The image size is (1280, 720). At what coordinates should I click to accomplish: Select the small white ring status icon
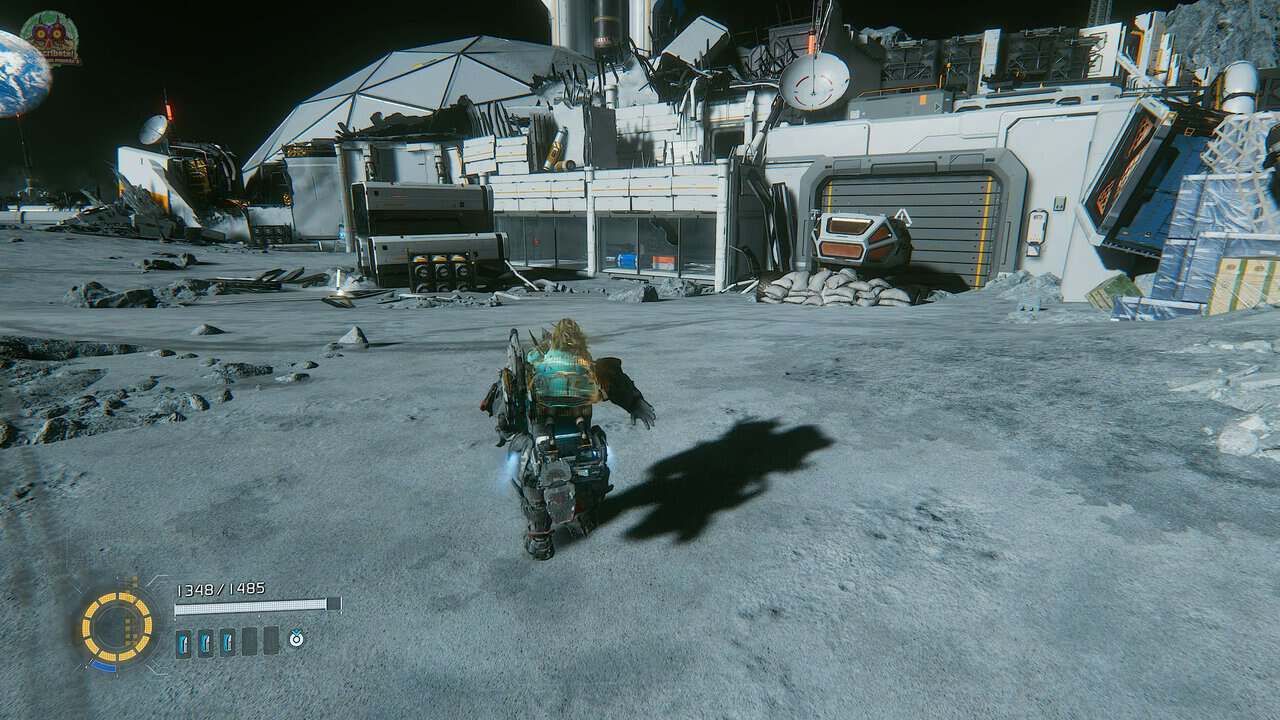(296, 638)
